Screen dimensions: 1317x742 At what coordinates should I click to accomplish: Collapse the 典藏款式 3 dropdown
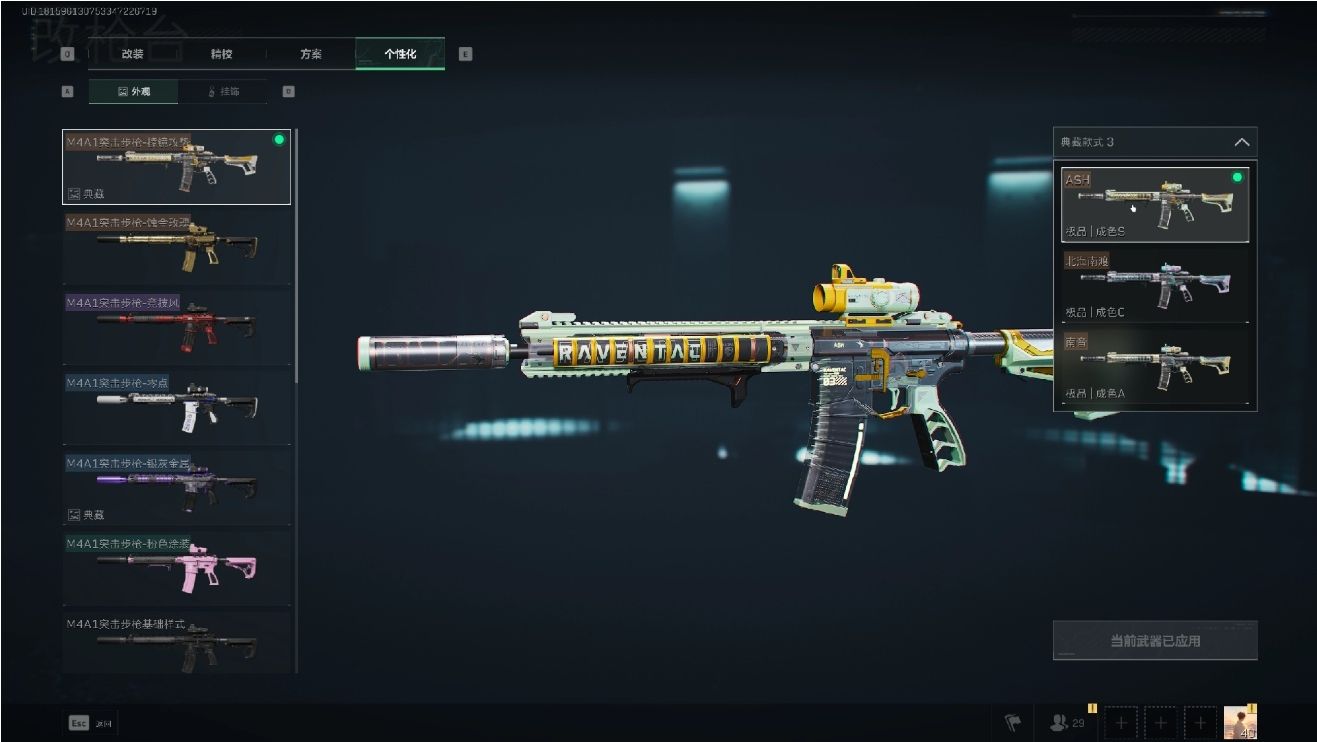point(1241,142)
